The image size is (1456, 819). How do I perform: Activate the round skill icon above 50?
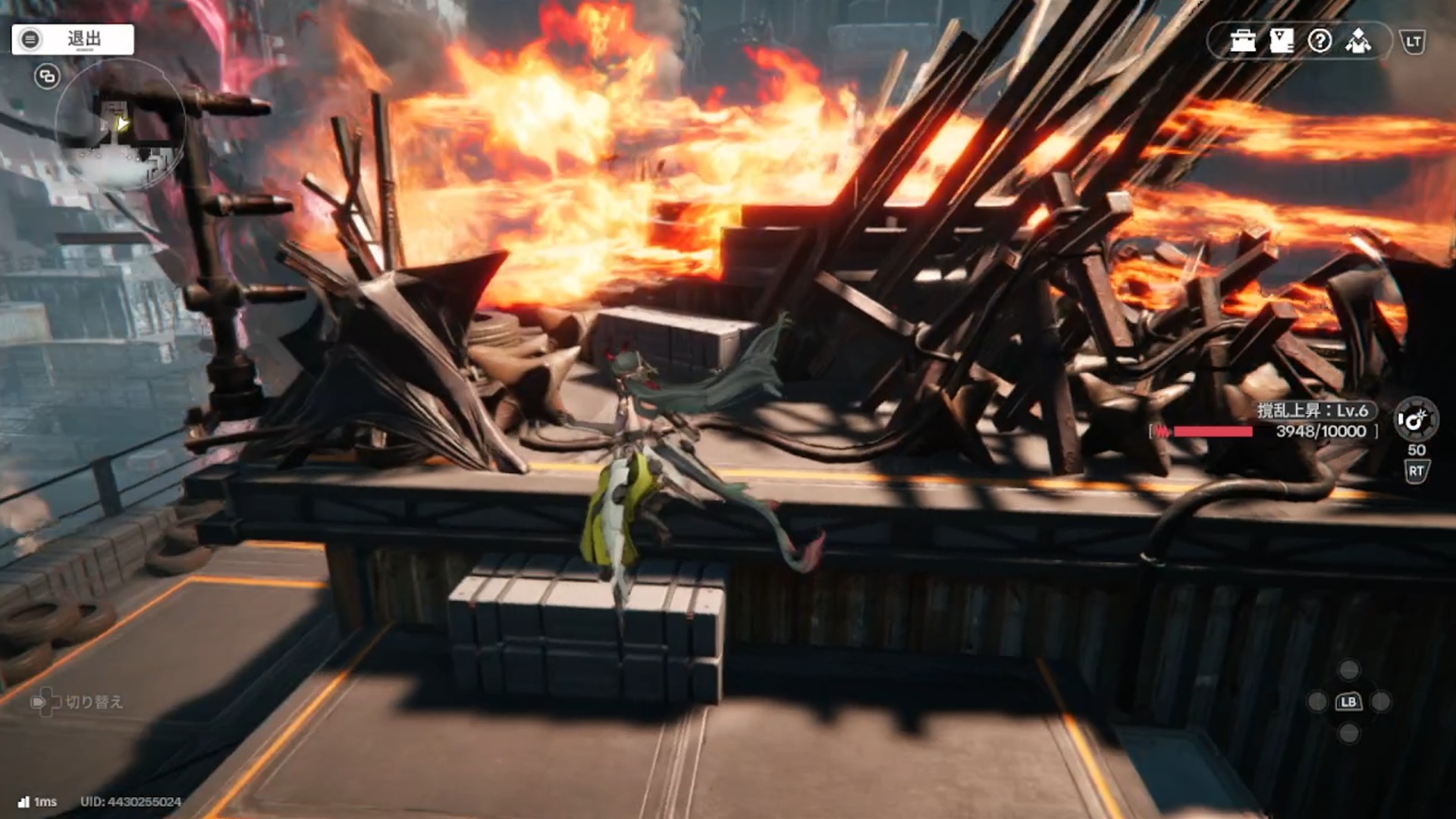pyautogui.click(x=1415, y=419)
